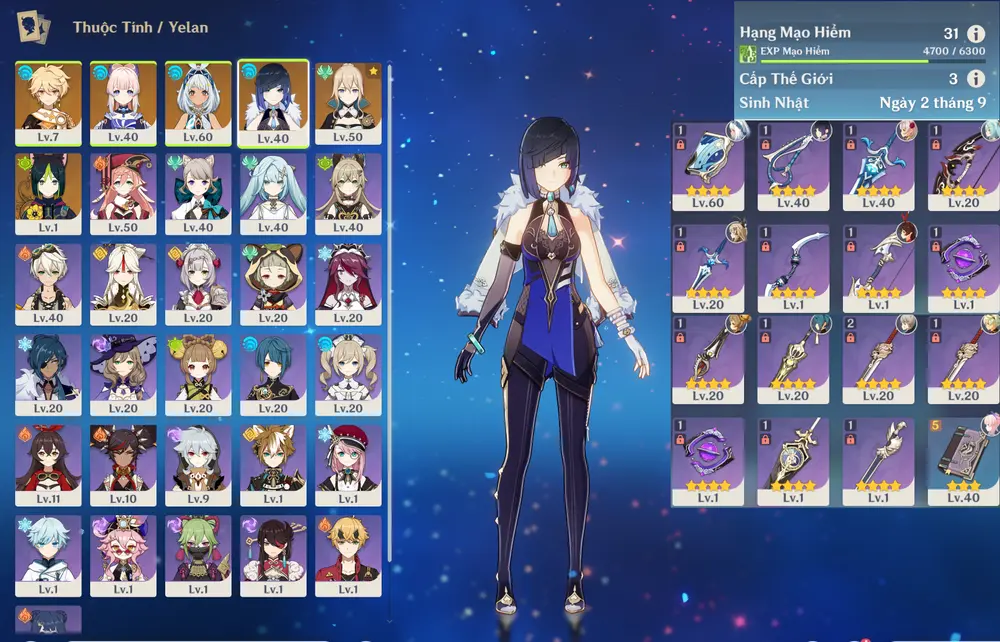This screenshot has width=1000, height=642.
Task: Select the Lv.40 book weapon slot
Action: pos(963,462)
